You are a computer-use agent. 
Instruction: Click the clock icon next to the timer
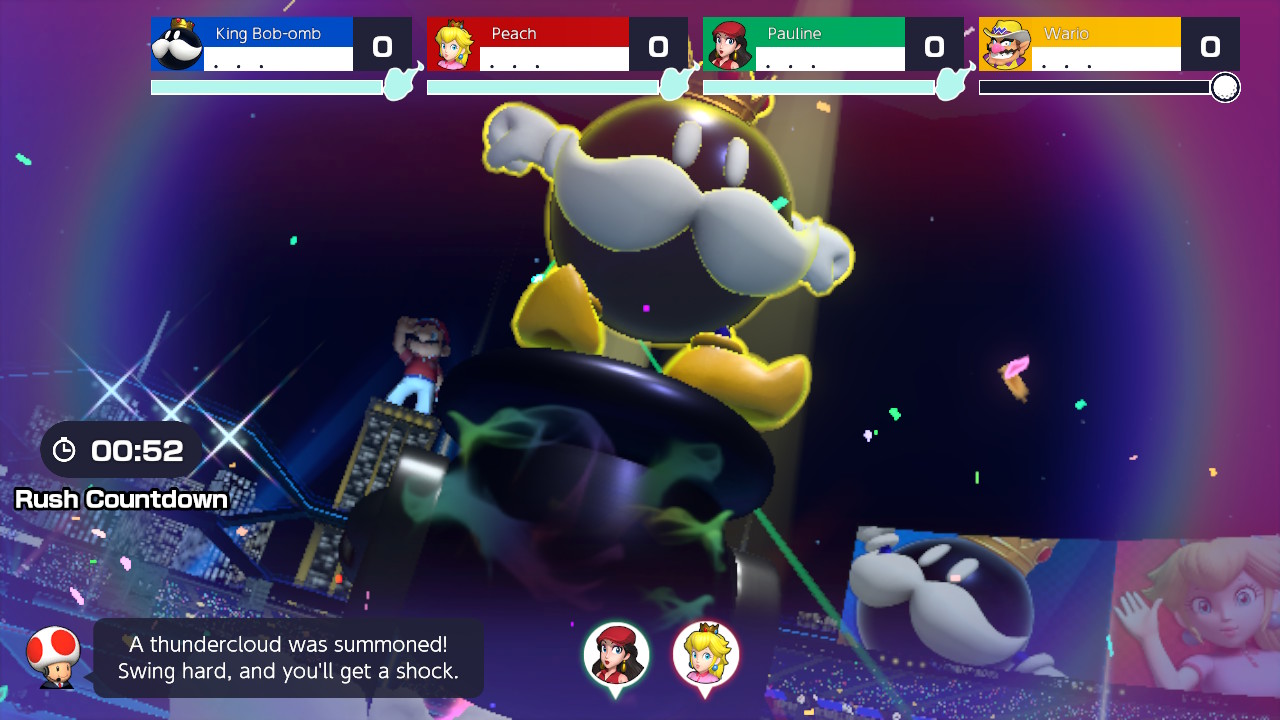(x=66, y=449)
